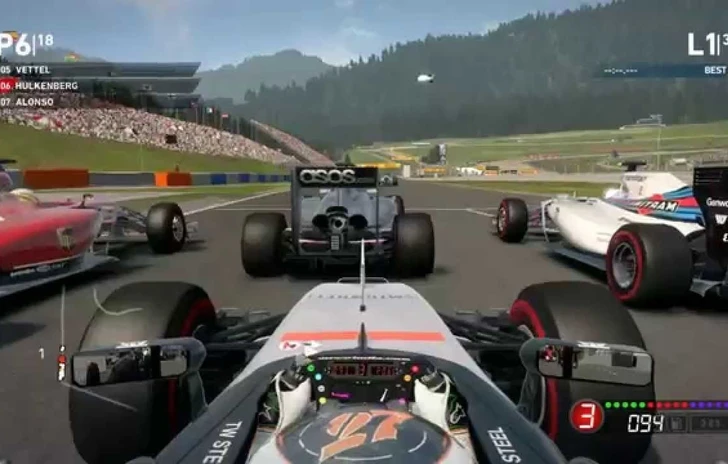Select Vettel in the position list
728x464 pixels.
tap(30, 70)
